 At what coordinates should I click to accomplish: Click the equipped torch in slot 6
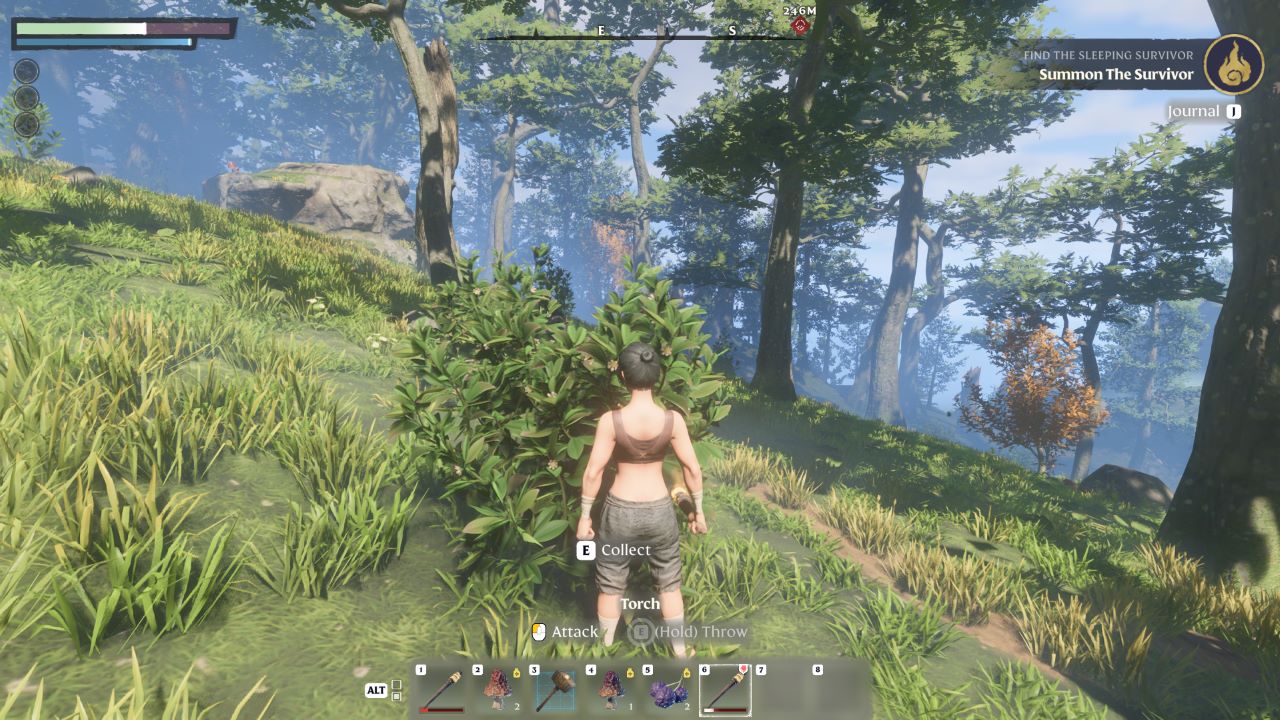tap(727, 689)
